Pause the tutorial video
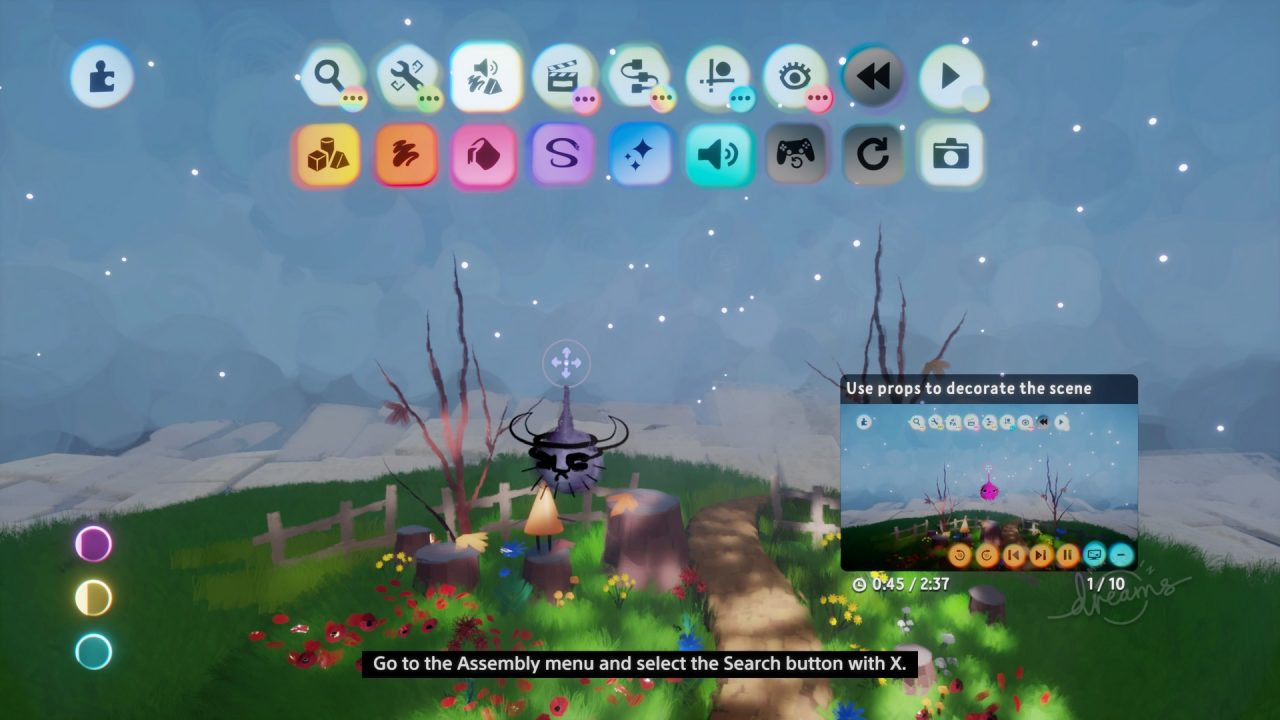1280x720 pixels. (x=1068, y=554)
